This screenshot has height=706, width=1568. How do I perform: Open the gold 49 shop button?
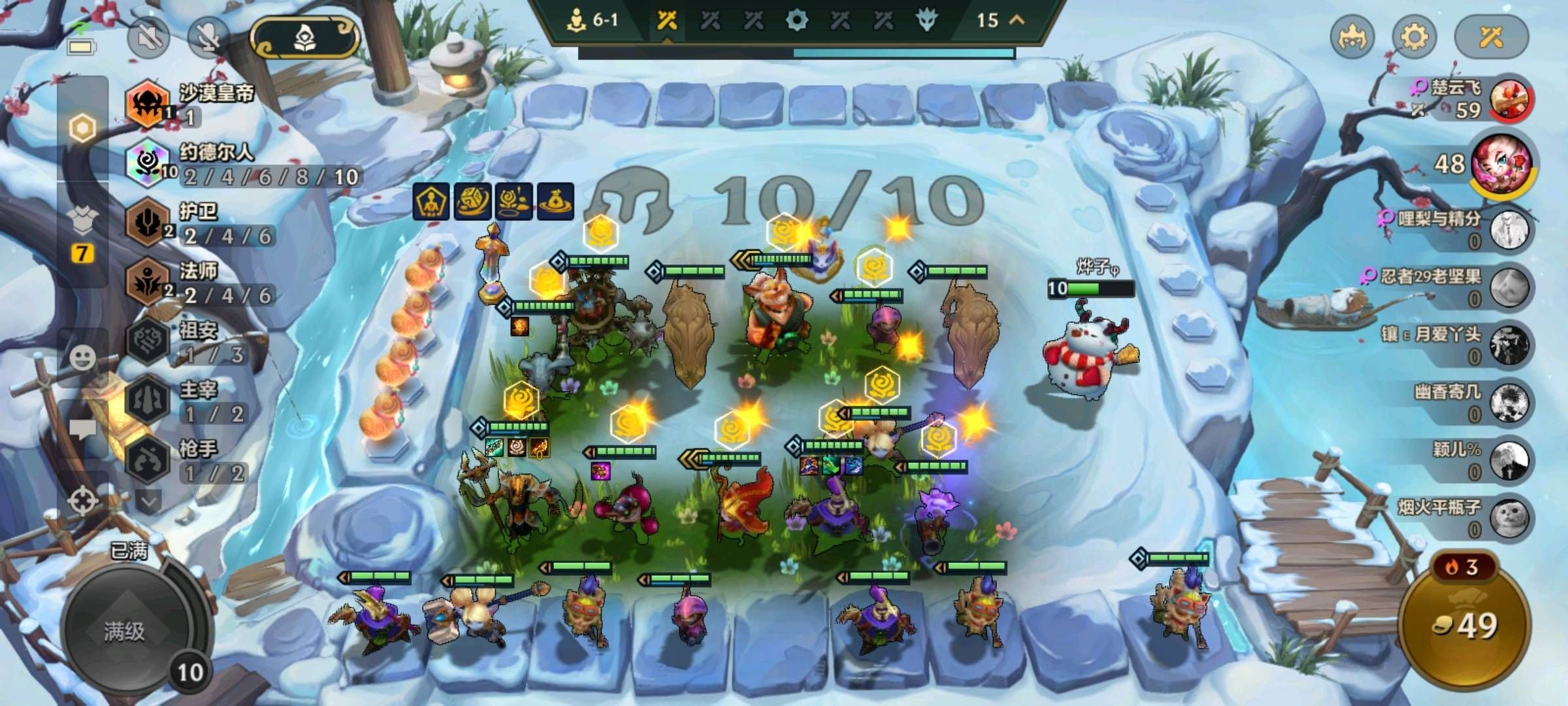point(1465,626)
